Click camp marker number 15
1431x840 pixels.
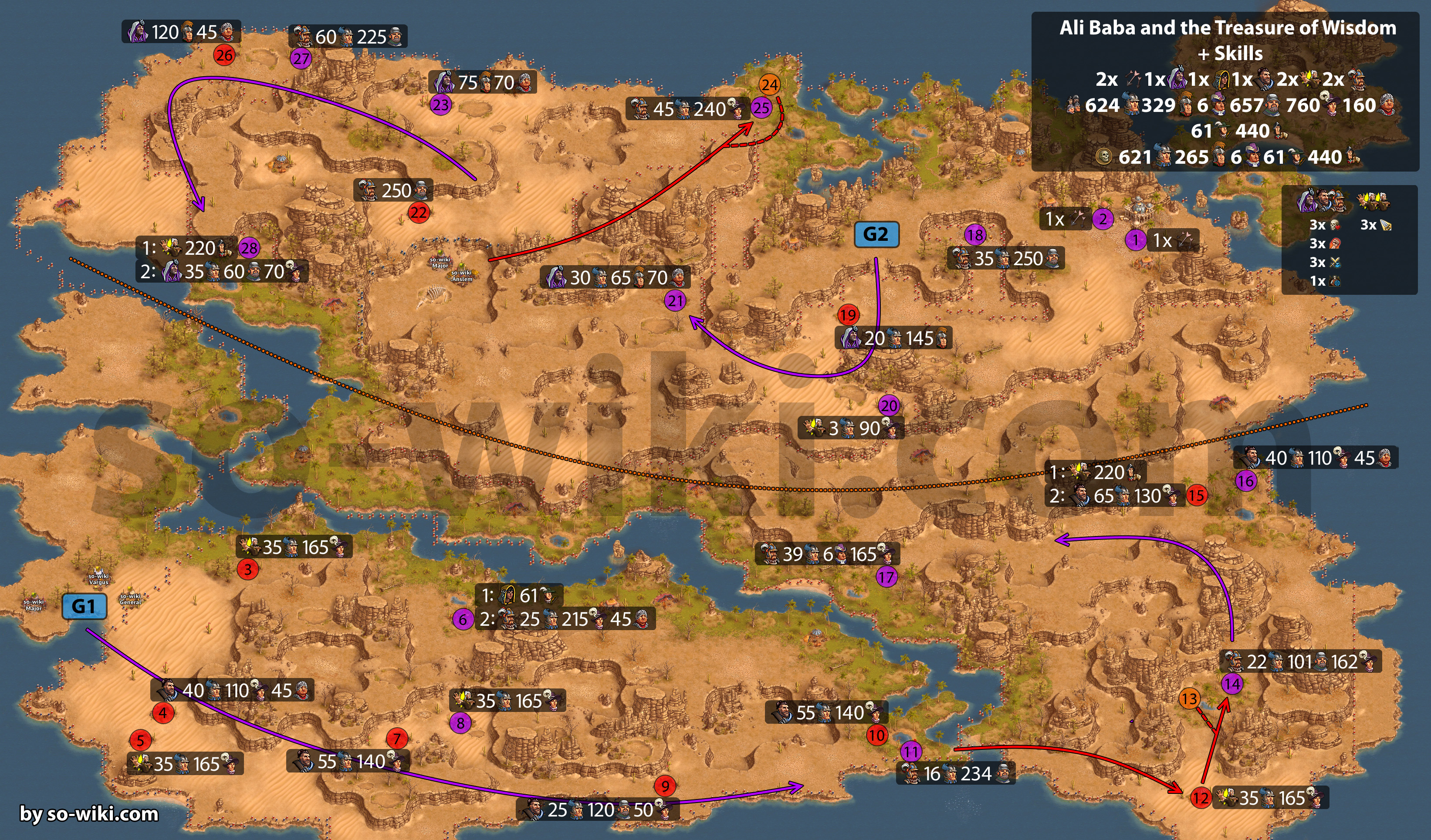(x=1197, y=495)
